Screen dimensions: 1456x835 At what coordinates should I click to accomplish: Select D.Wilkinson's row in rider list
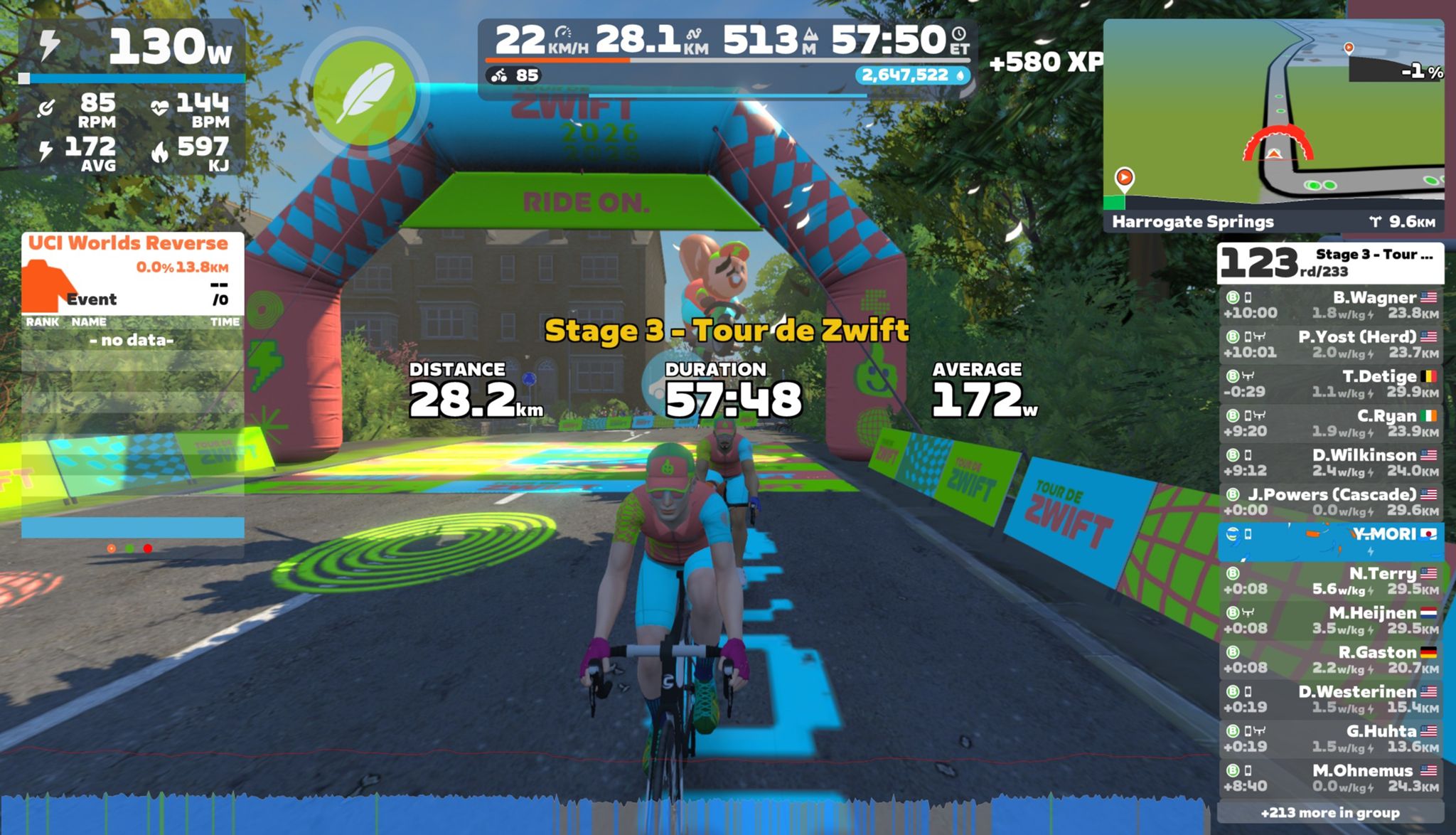click(x=1330, y=462)
